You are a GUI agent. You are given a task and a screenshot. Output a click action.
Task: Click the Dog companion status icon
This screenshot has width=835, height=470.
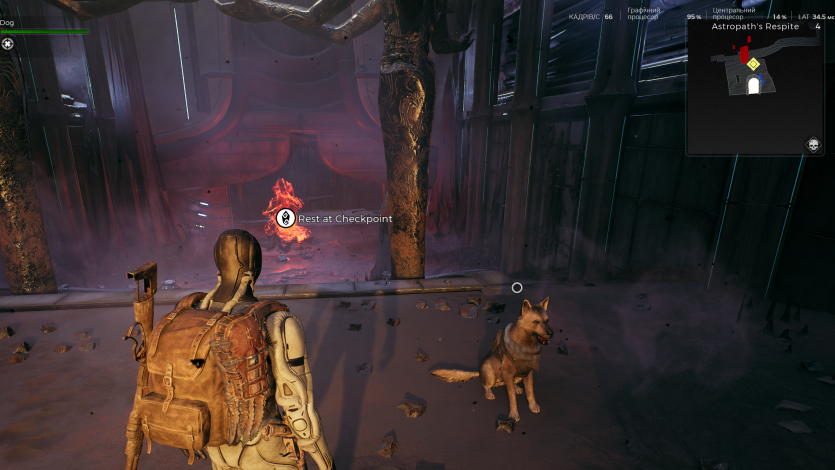8,44
